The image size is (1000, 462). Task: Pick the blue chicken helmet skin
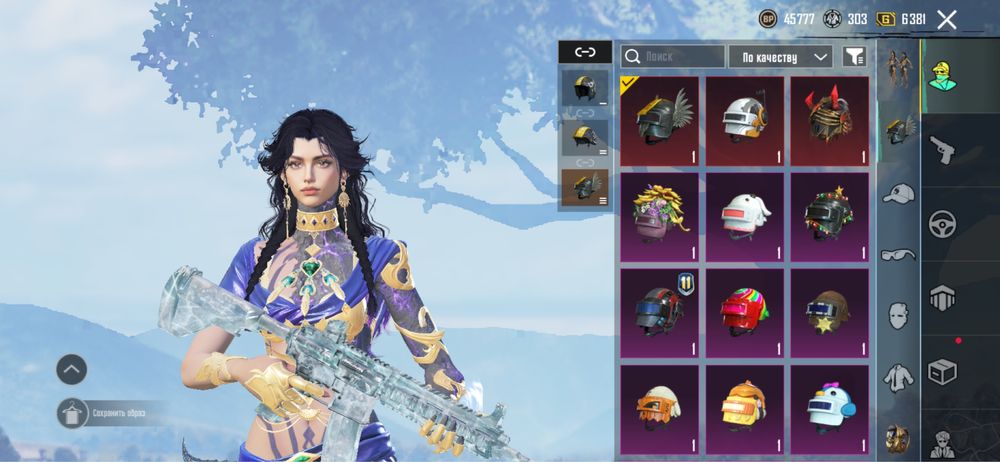[x=830, y=407]
